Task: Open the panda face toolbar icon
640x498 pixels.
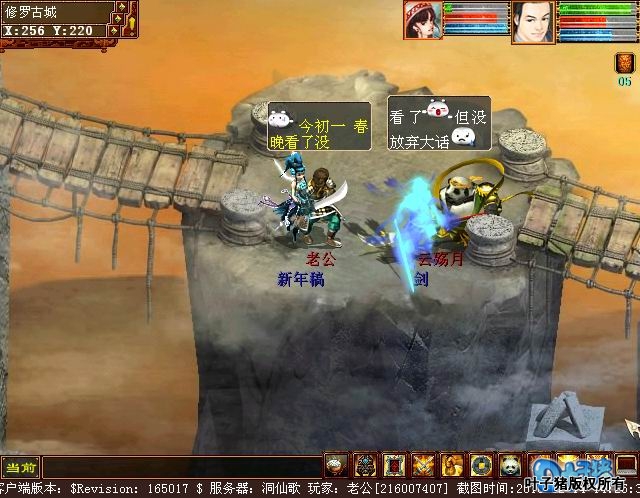Action: coord(510,465)
